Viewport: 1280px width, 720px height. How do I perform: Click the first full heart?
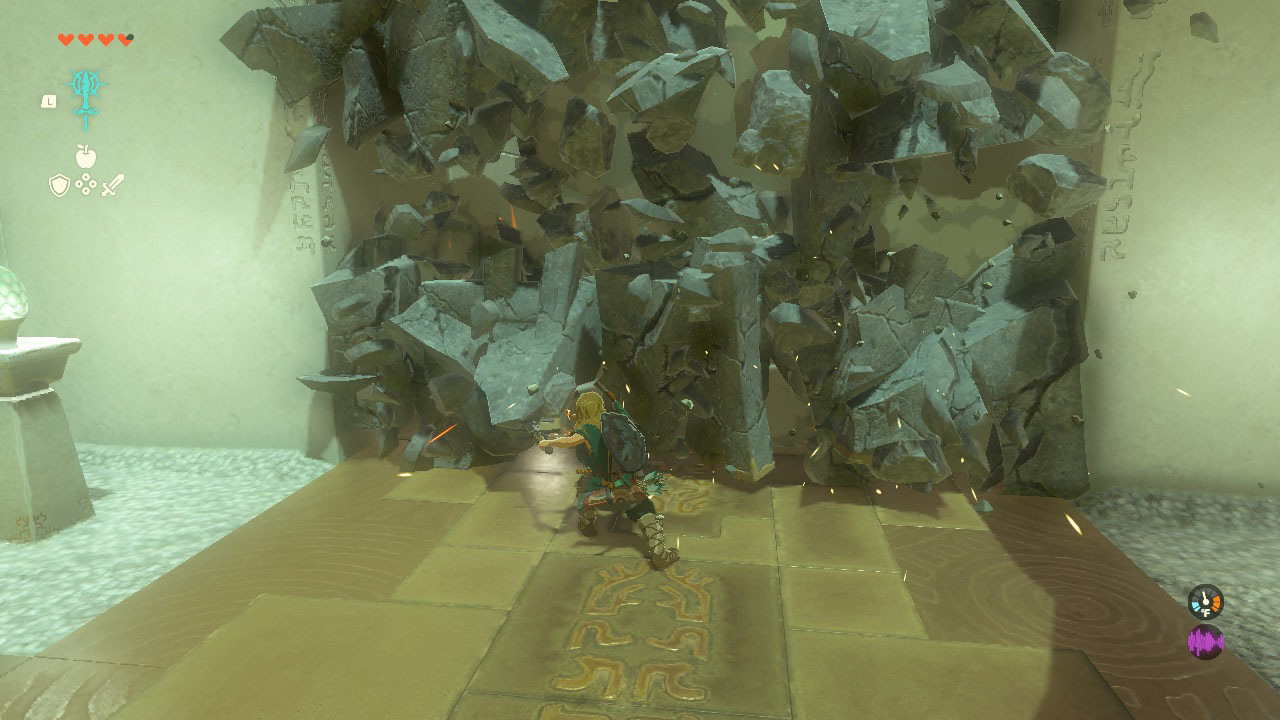[x=66, y=39]
